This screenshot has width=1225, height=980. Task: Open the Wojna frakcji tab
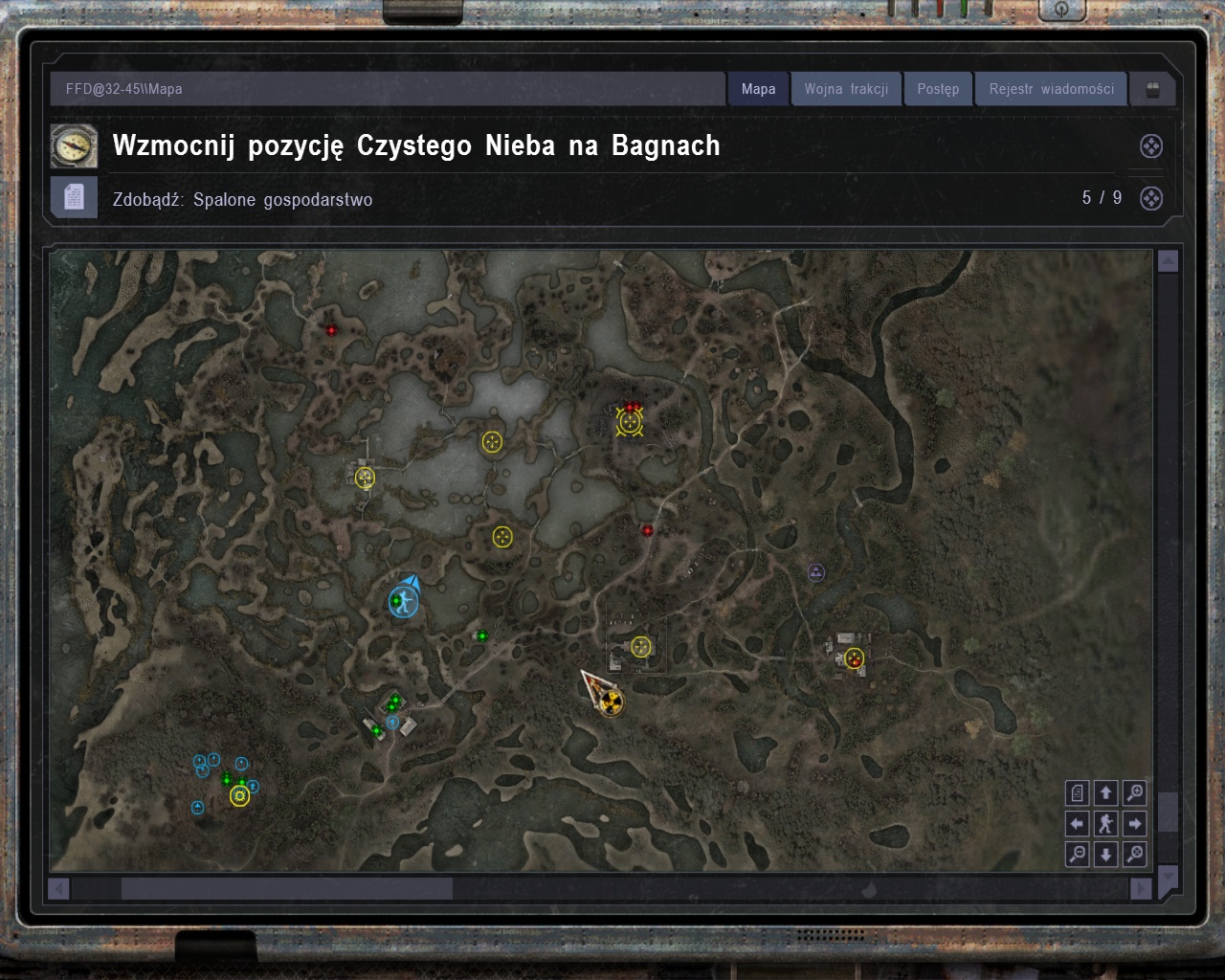pyautogui.click(x=846, y=89)
